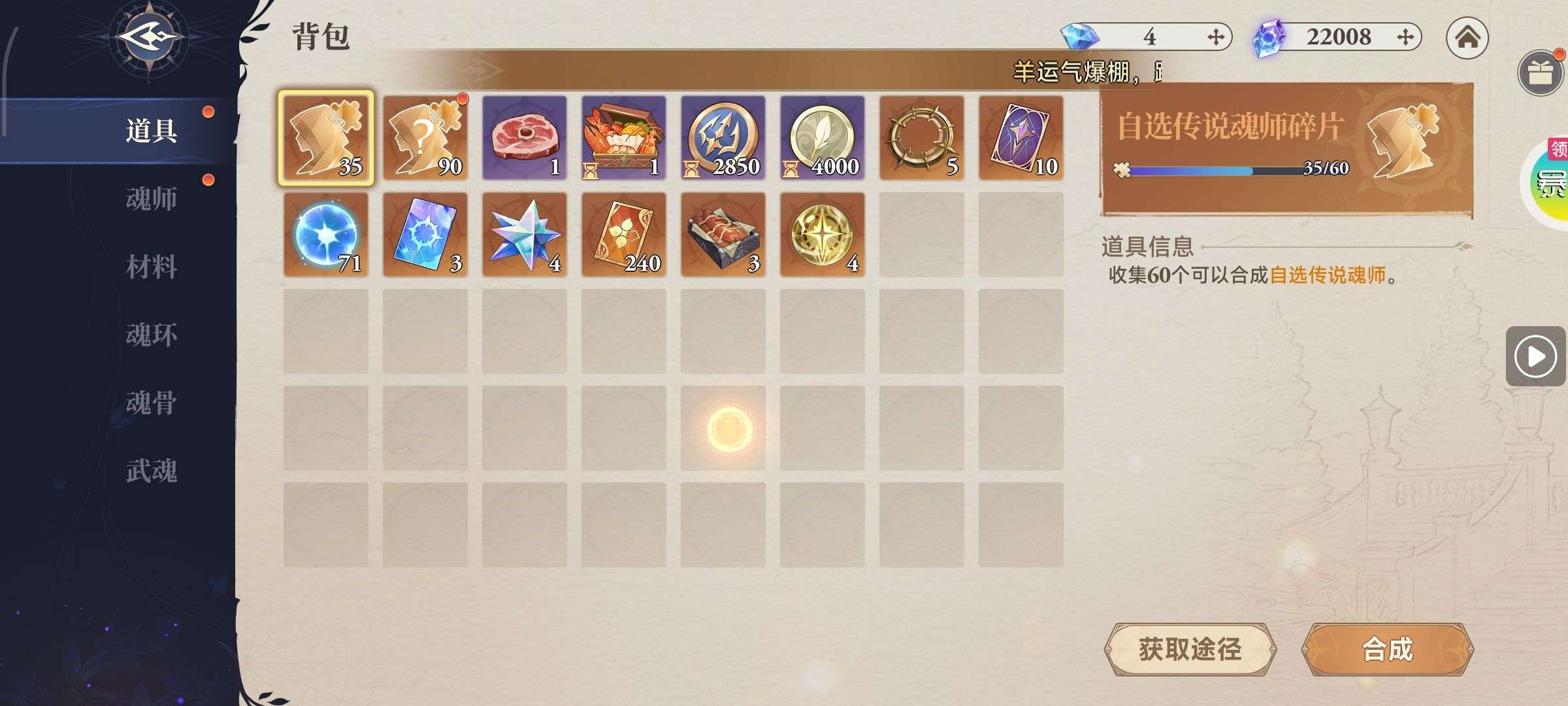This screenshot has height=706, width=1568.
Task: Show the 魂骨 tab
Action: (151, 403)
